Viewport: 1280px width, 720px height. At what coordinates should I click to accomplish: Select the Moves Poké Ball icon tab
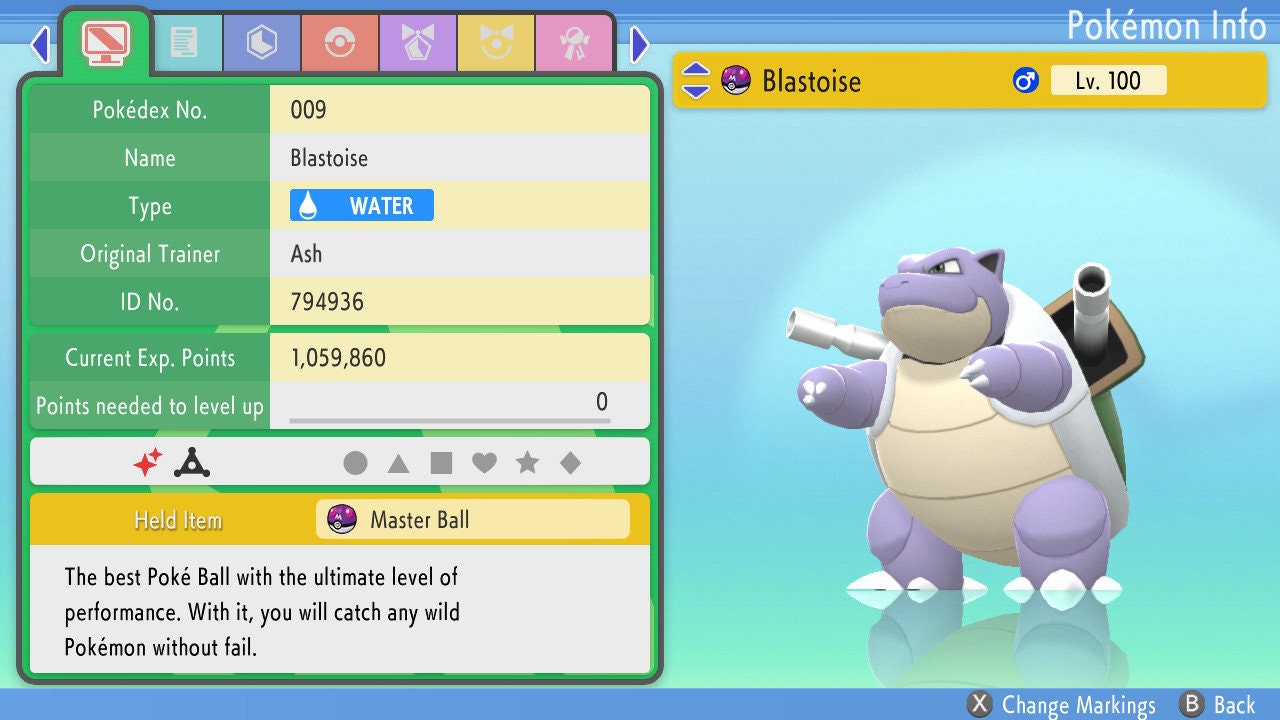(340, 42)
